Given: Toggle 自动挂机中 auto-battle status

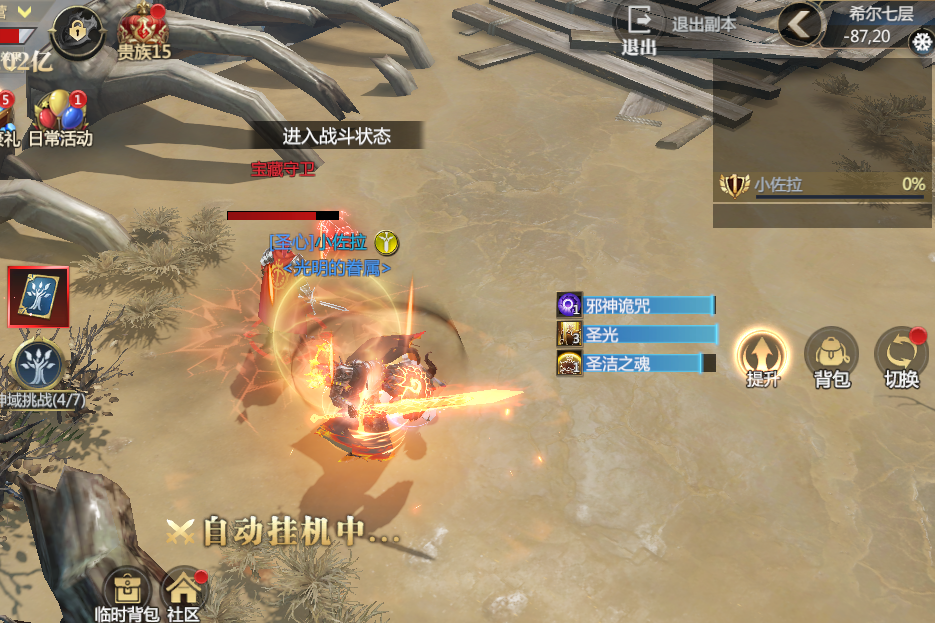Looking at the screenshot, I should click(x=283, y=531).
